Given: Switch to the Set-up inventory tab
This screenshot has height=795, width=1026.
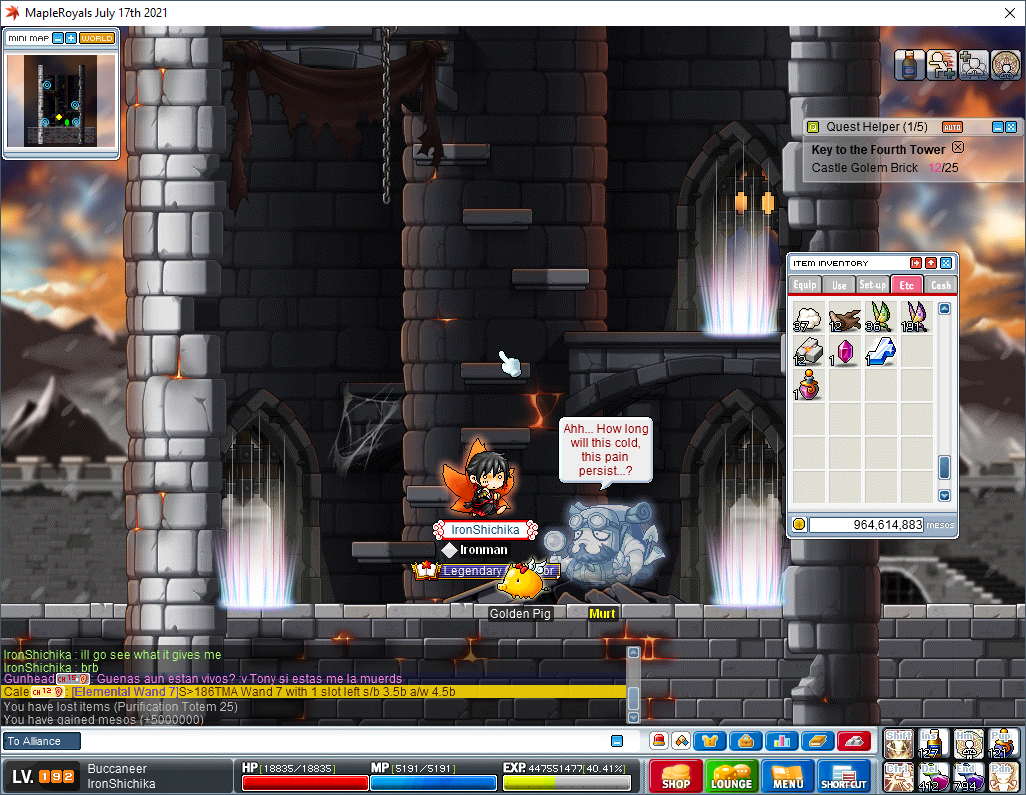Looking at the screenshot, I should (x=872, y=285).
